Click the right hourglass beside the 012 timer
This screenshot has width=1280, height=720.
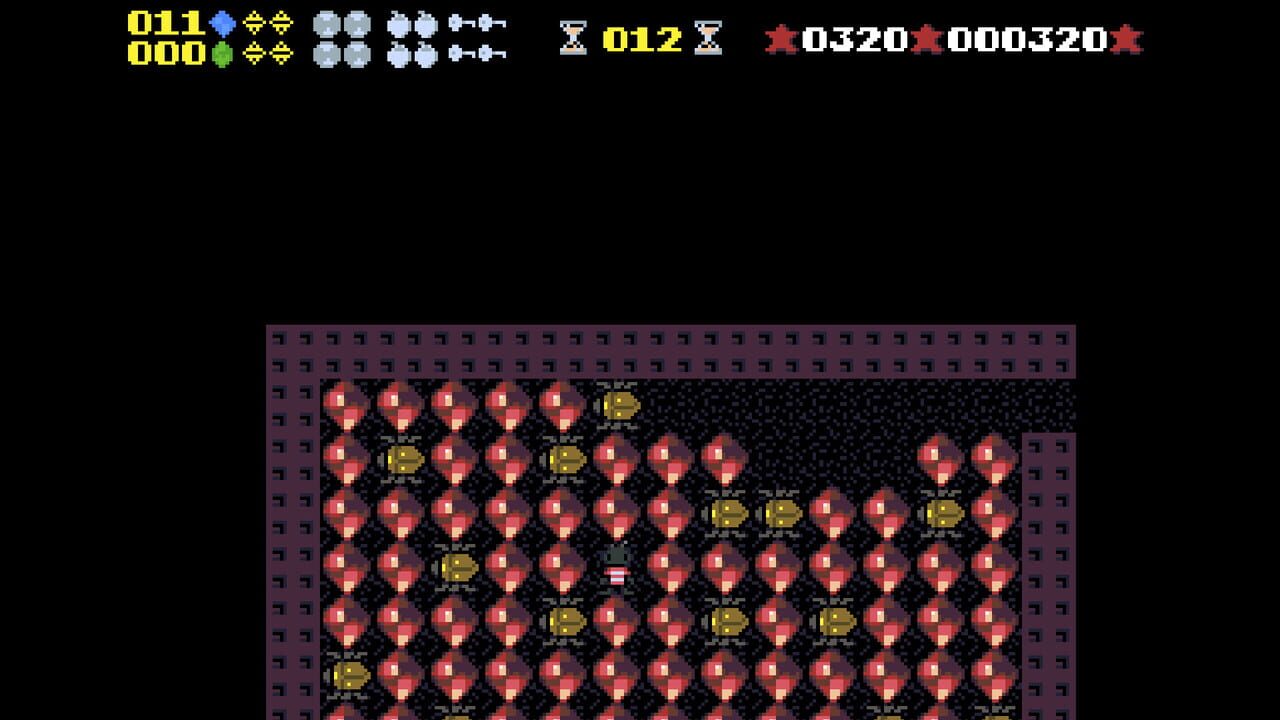708,36
